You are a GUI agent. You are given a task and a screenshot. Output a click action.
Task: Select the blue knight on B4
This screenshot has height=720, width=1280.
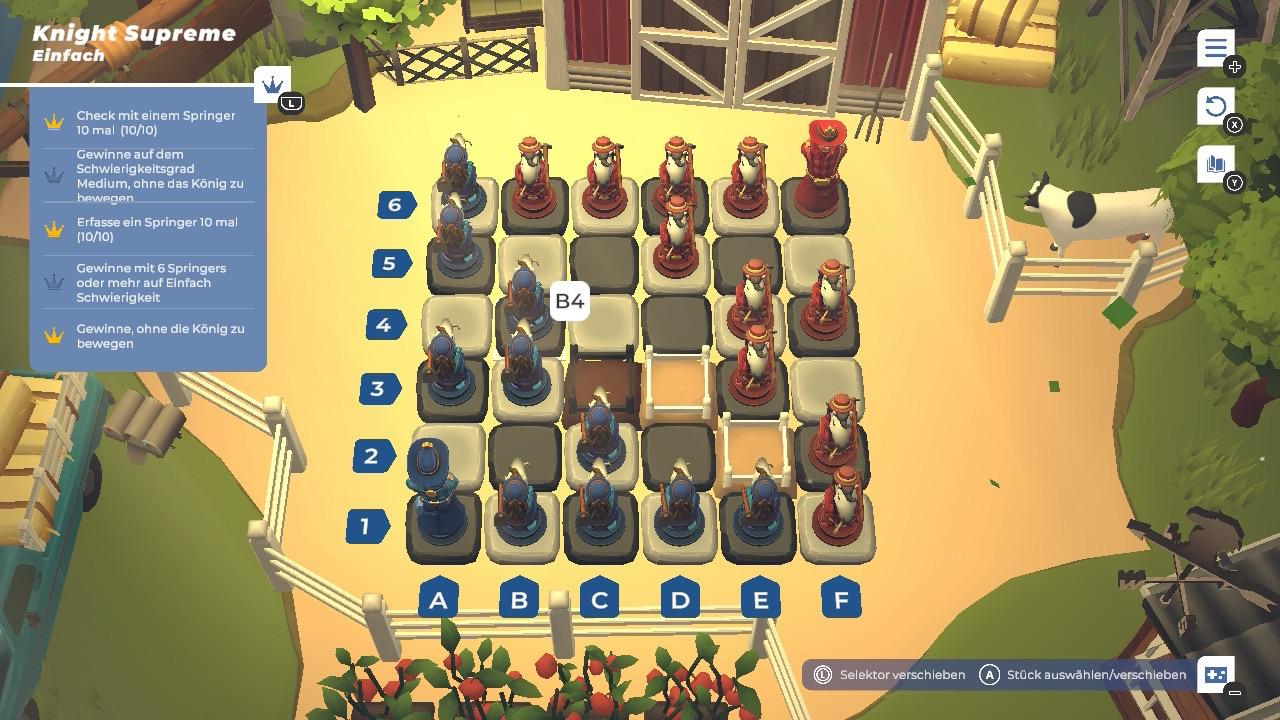[x=522, y=300]
